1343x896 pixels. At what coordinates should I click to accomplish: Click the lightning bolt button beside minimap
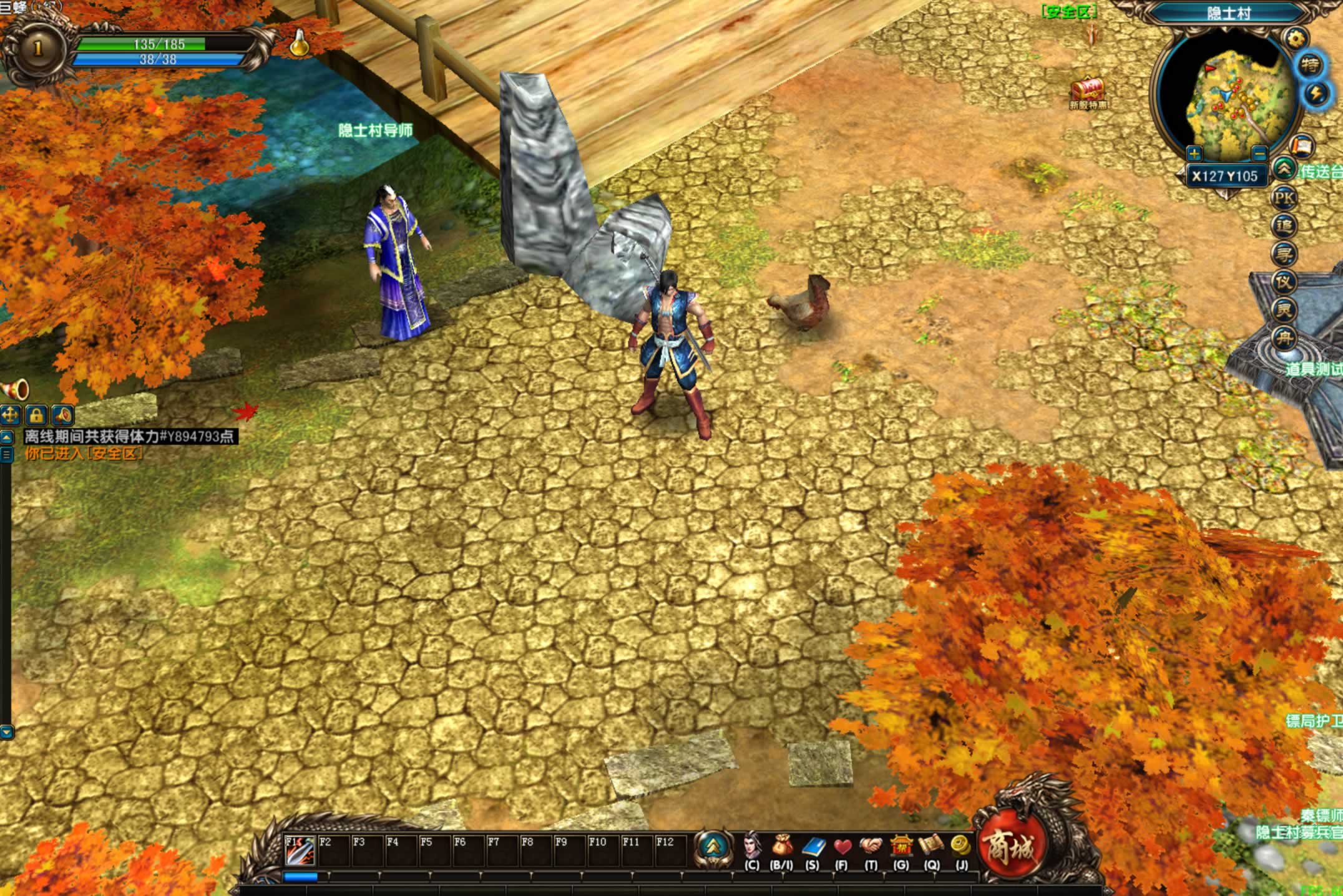[1316, 94]
